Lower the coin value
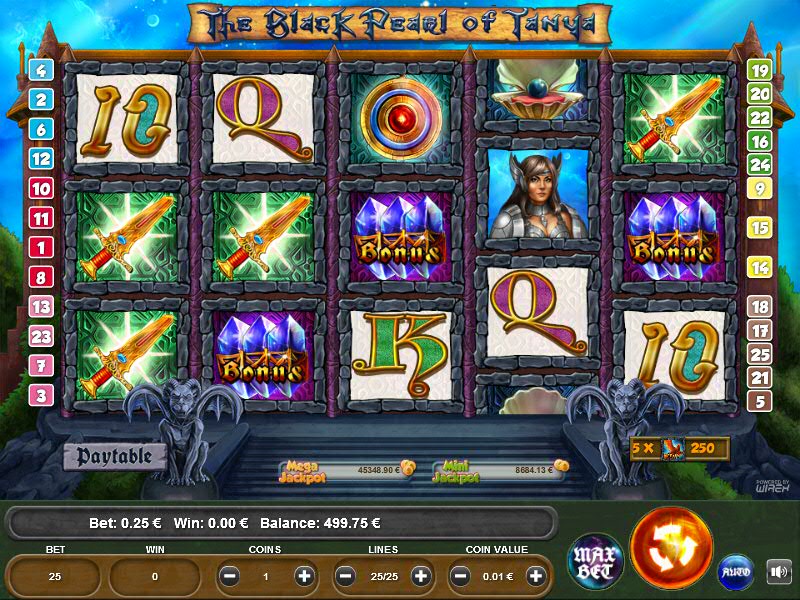The image size is (800, 600). pyautogui.click(x=461, y=576)
